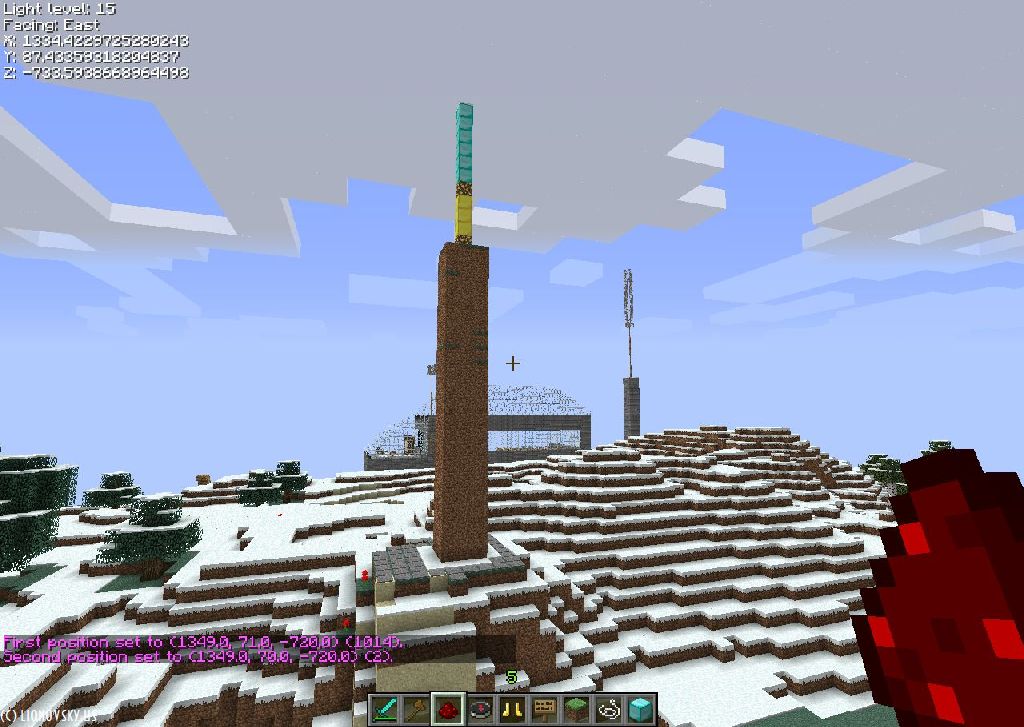Pick the compass slot in the hotbar

pos(481,709)
